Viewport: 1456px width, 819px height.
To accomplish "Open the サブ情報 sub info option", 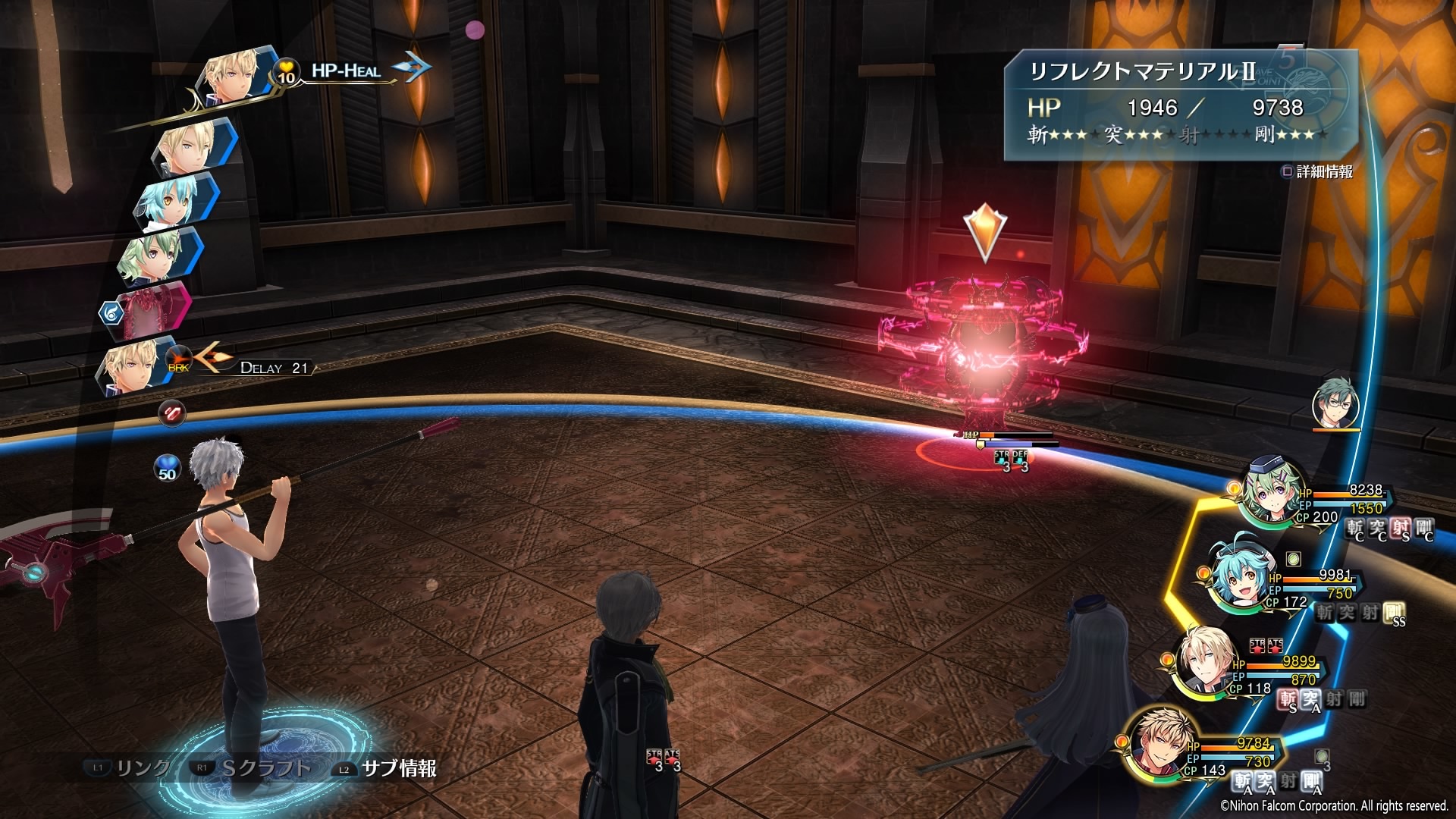I will [398, 769].
